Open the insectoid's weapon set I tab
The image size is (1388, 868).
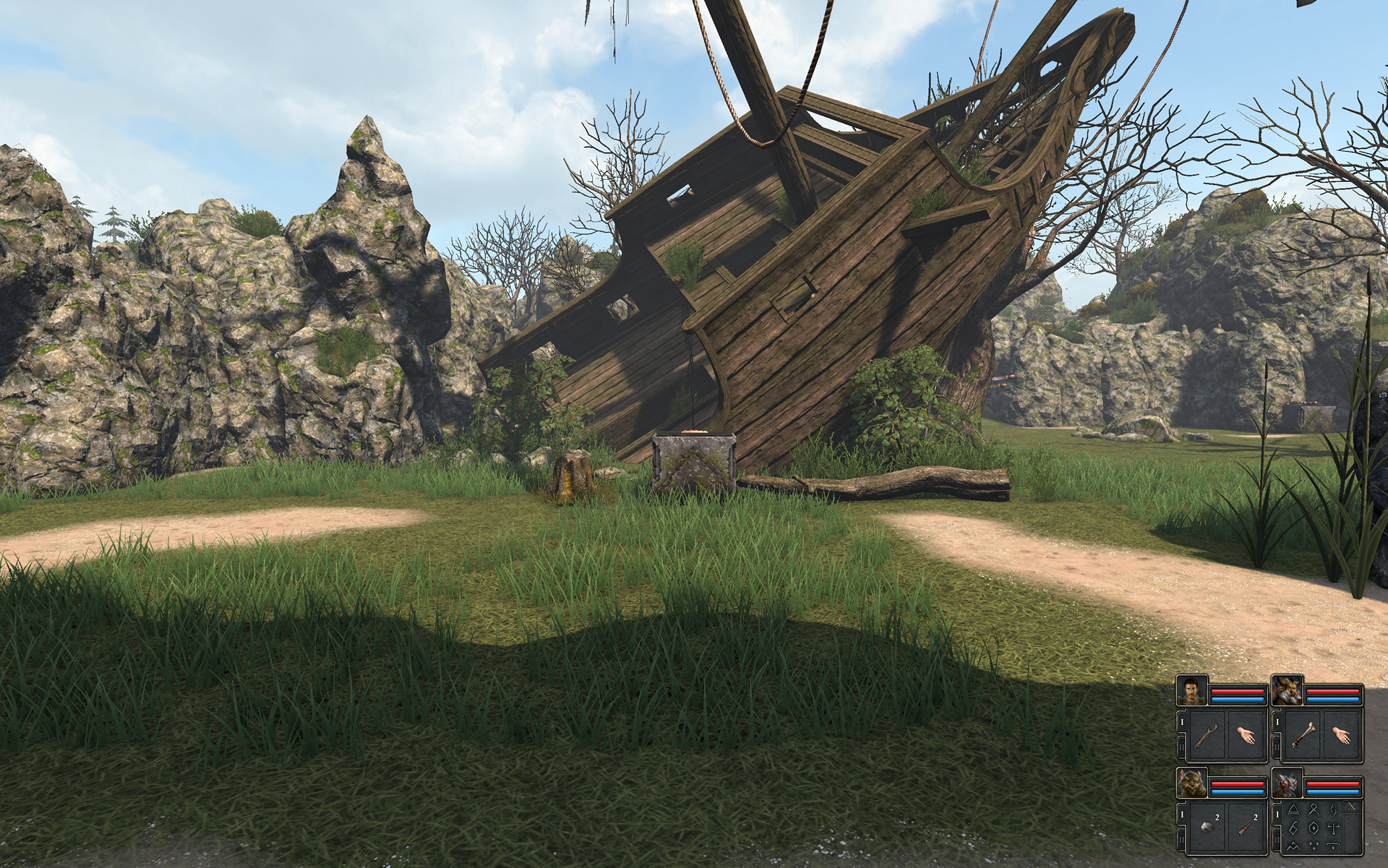pos(1277,814)
